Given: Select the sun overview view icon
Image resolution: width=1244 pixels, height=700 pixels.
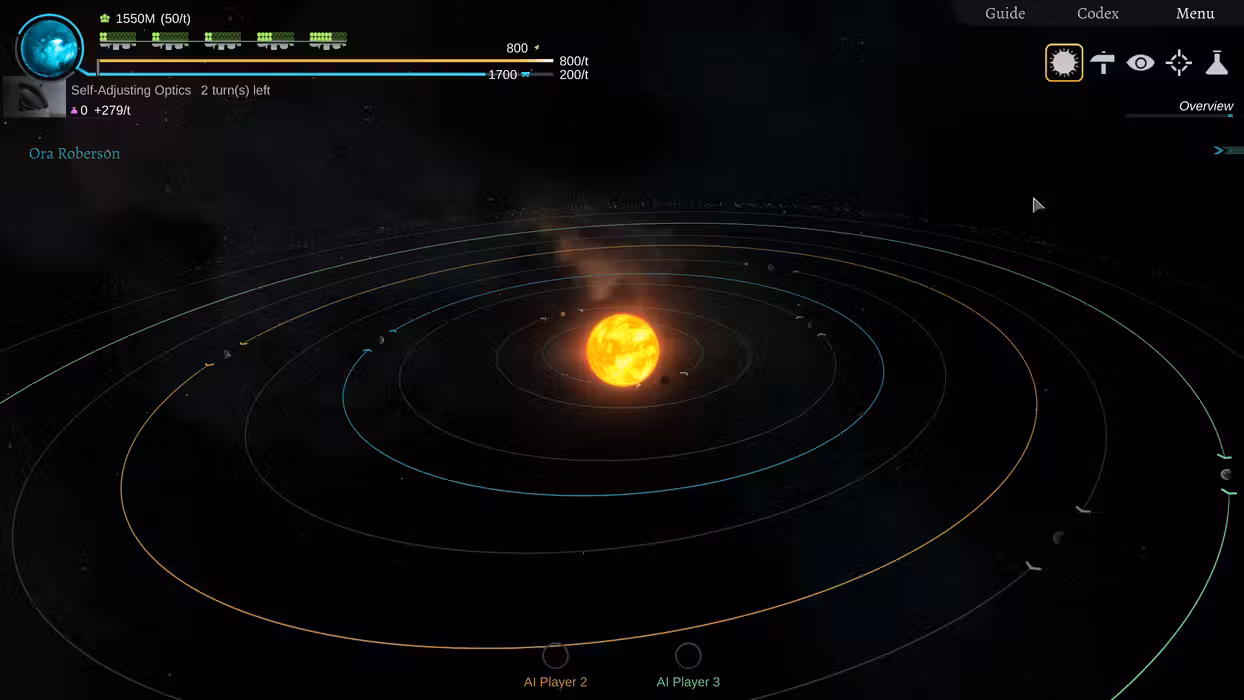Looking at the screenshot, I should [x=1064, y=63].
